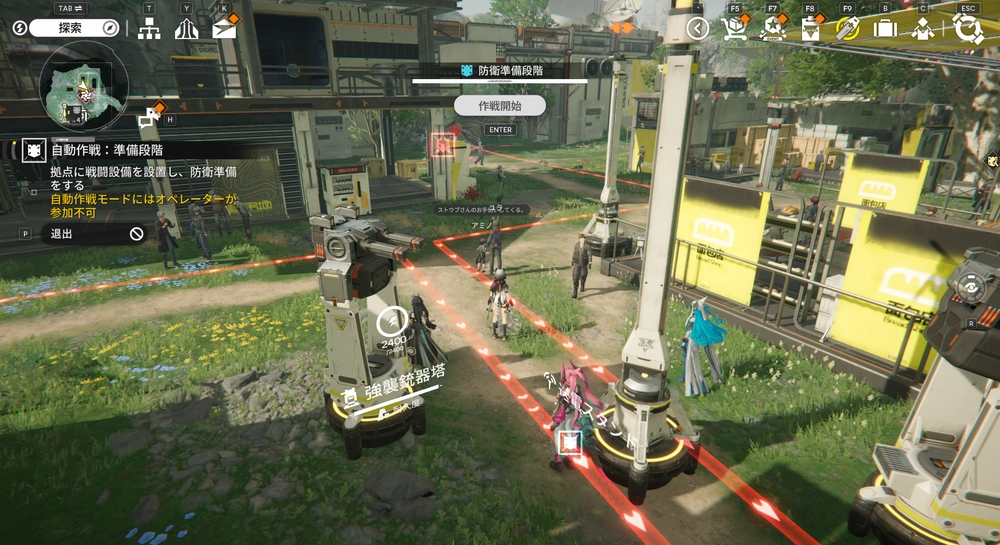Open the star event icon
This screenshot has height=545, width=1000.
[x=772, y=29]
